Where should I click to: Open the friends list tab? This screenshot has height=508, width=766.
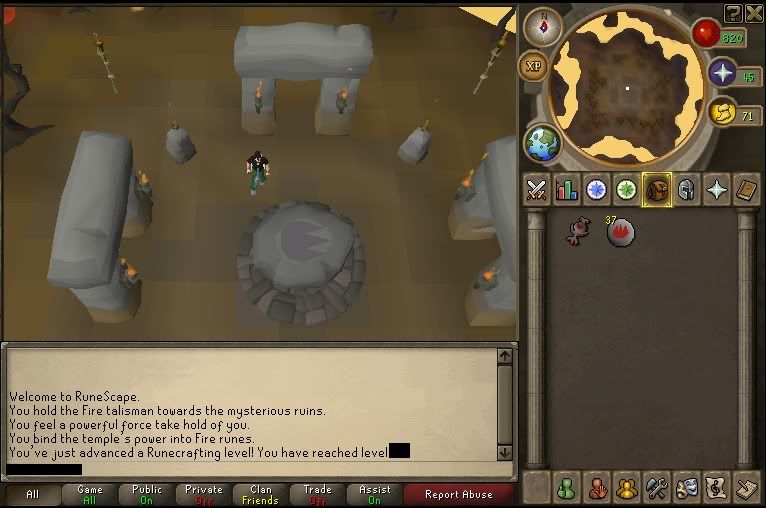point(568,489)
